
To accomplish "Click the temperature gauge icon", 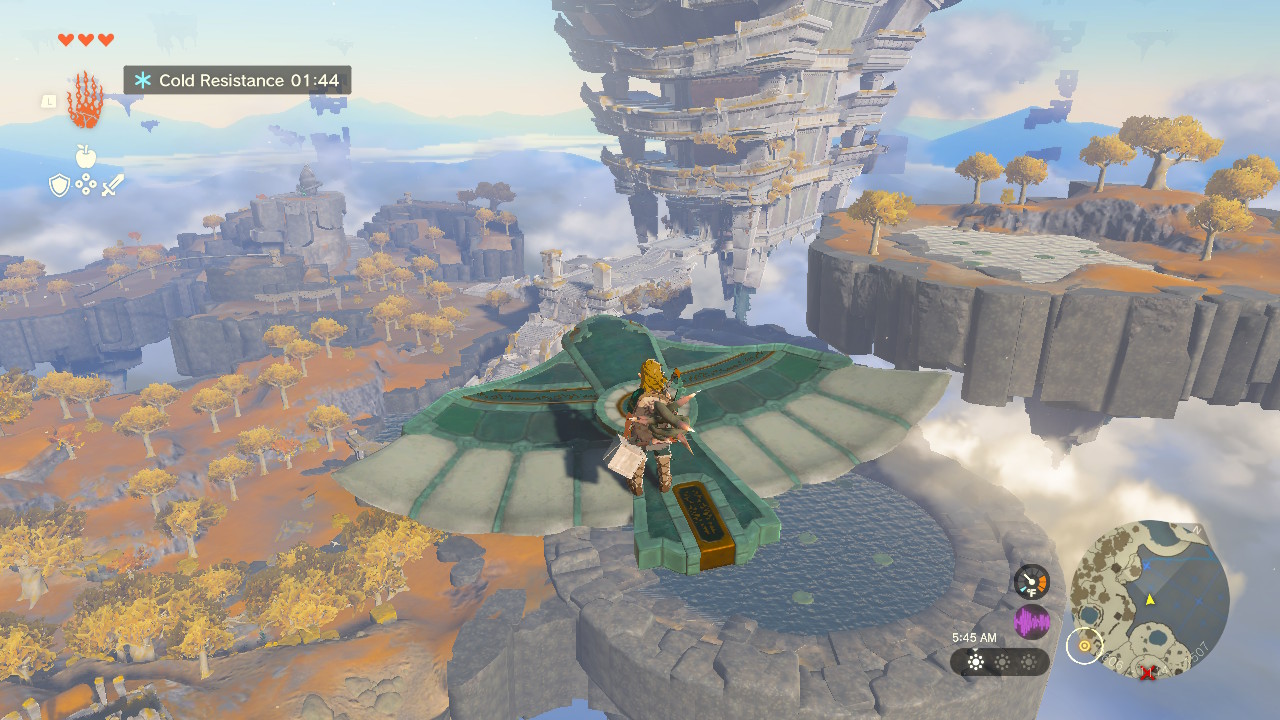I will (1032, 582).
